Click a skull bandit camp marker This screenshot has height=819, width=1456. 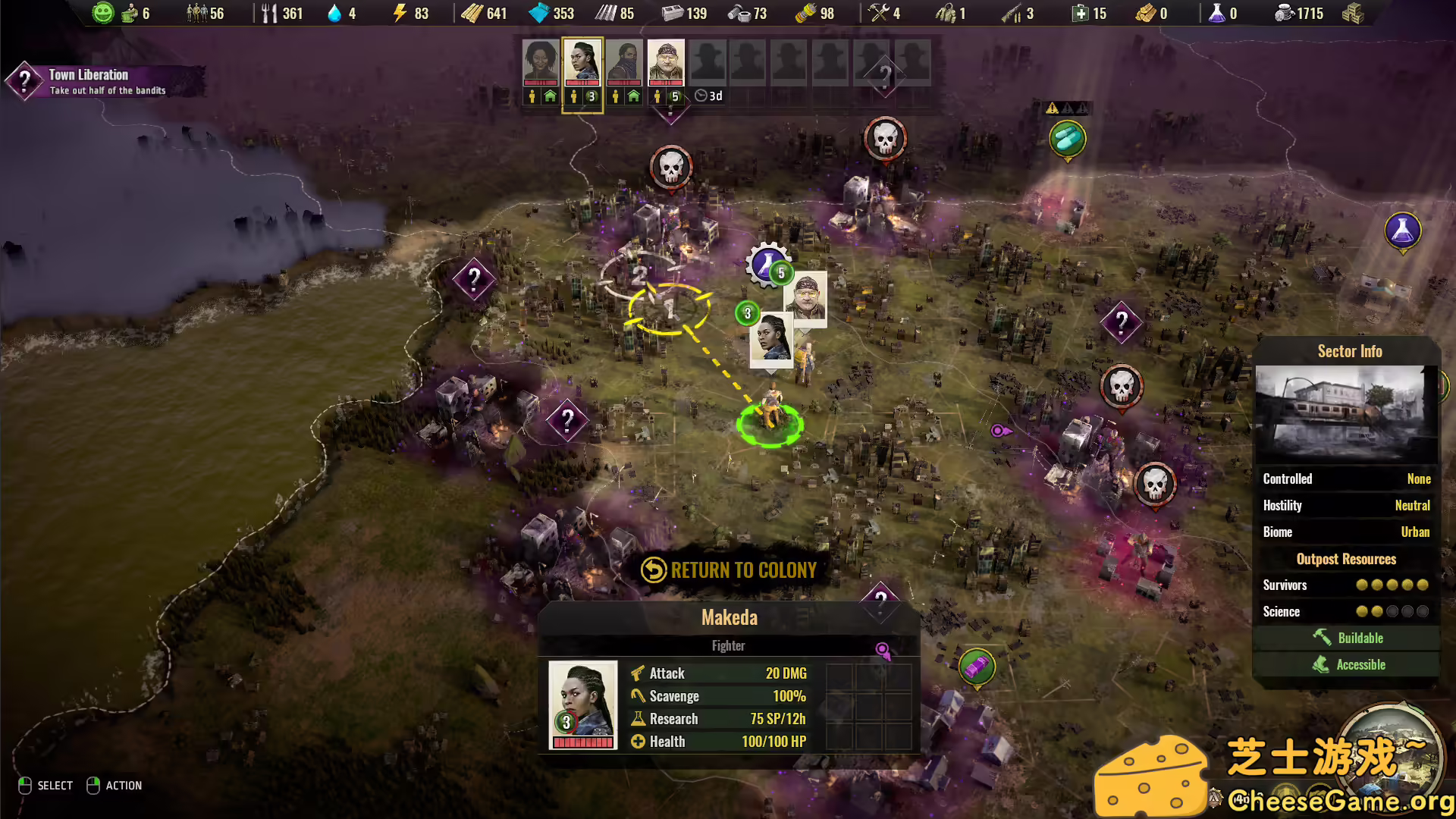pos(670,165)
